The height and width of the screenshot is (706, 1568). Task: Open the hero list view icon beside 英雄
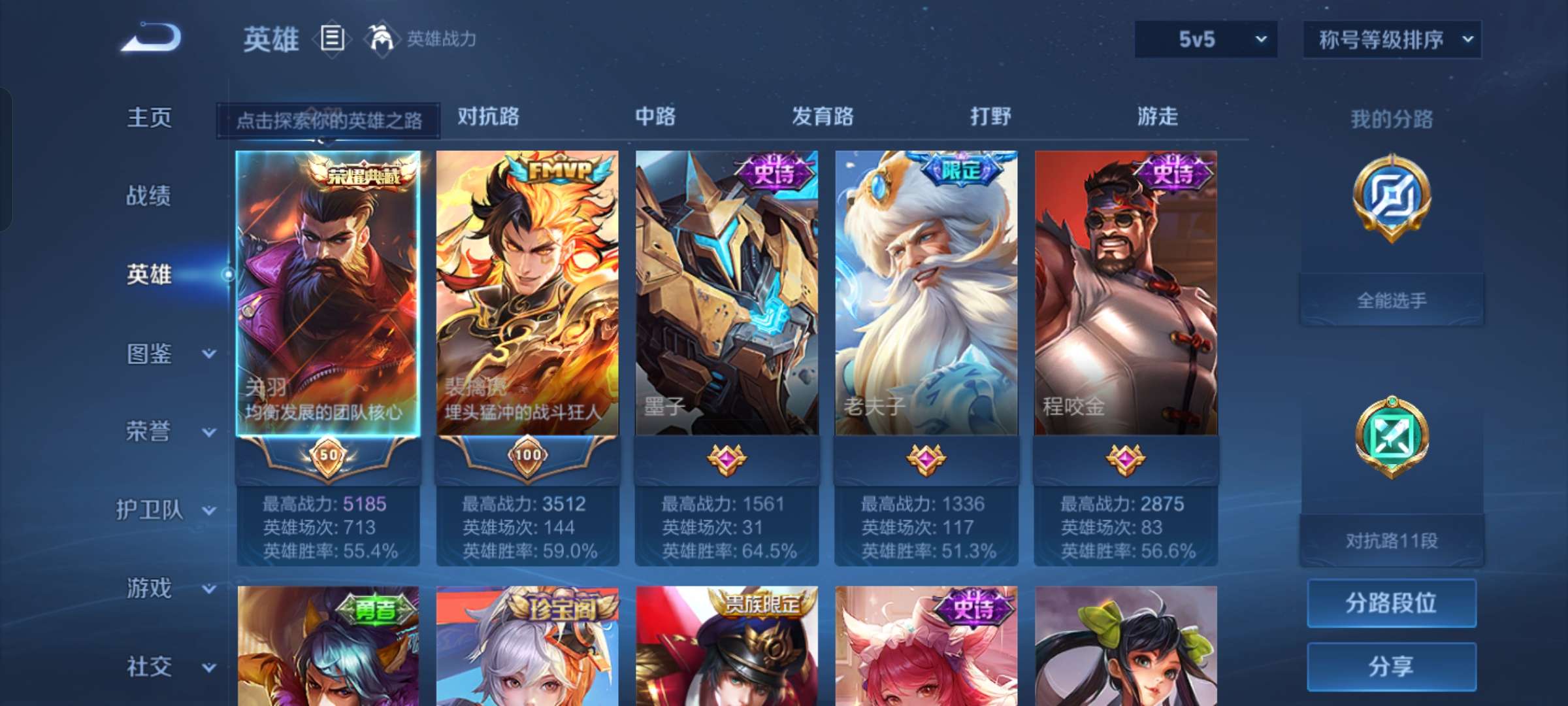333,39
